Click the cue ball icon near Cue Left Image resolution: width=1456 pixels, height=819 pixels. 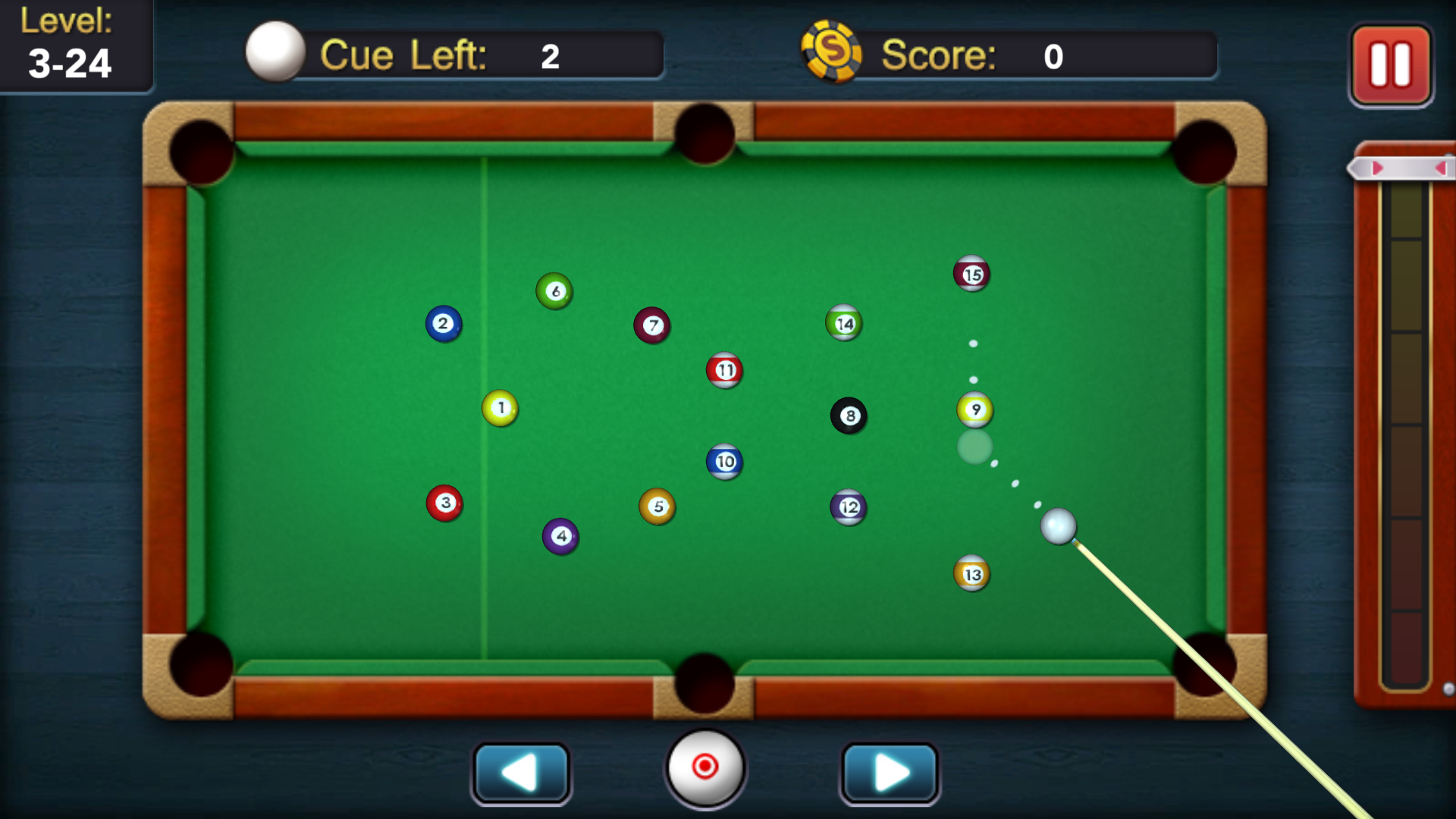click(x=275, y=53)
